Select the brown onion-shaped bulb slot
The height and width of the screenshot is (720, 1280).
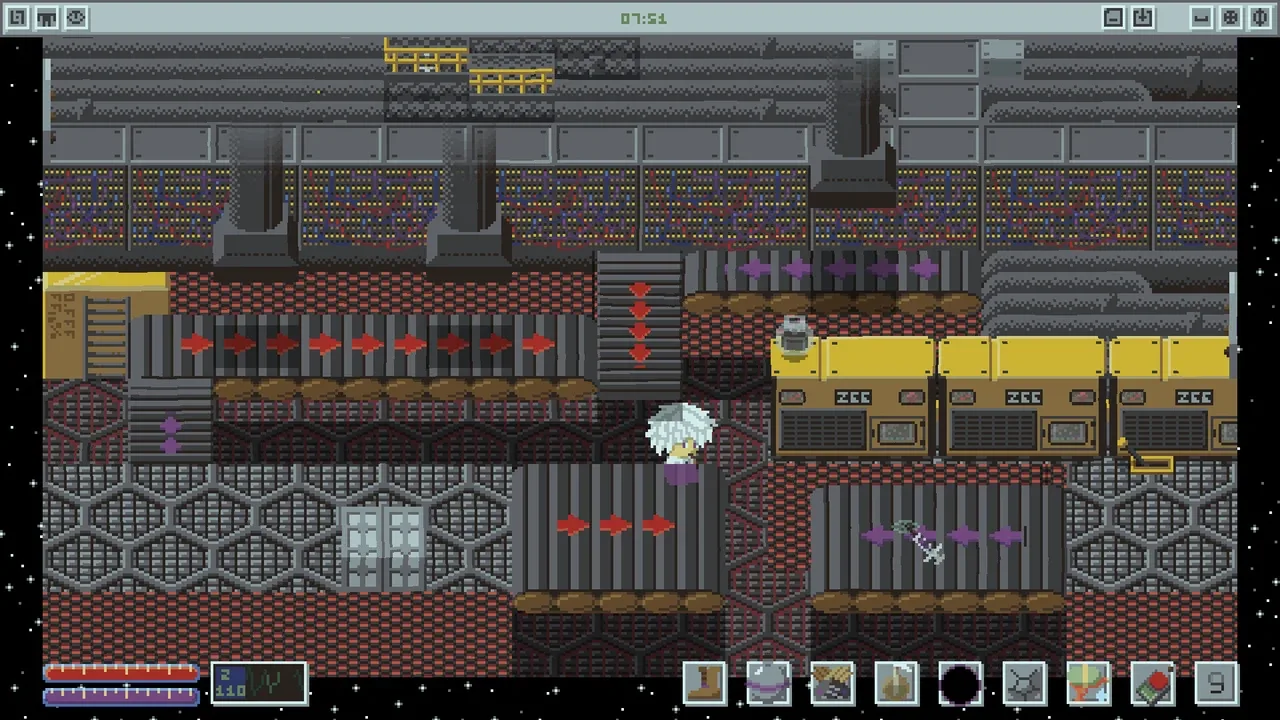pyautogui.click(x=896, y=684)
